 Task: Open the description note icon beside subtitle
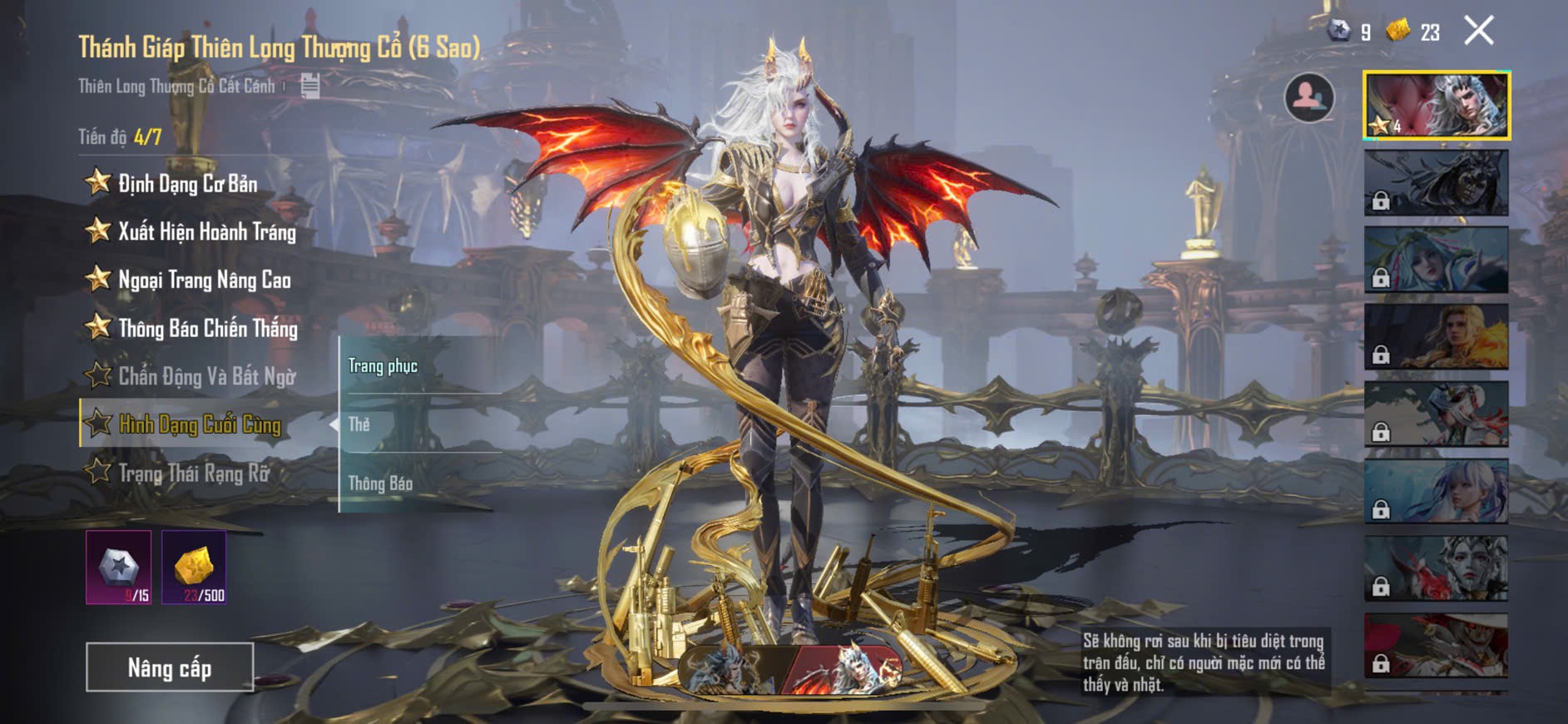pos(309,85)
